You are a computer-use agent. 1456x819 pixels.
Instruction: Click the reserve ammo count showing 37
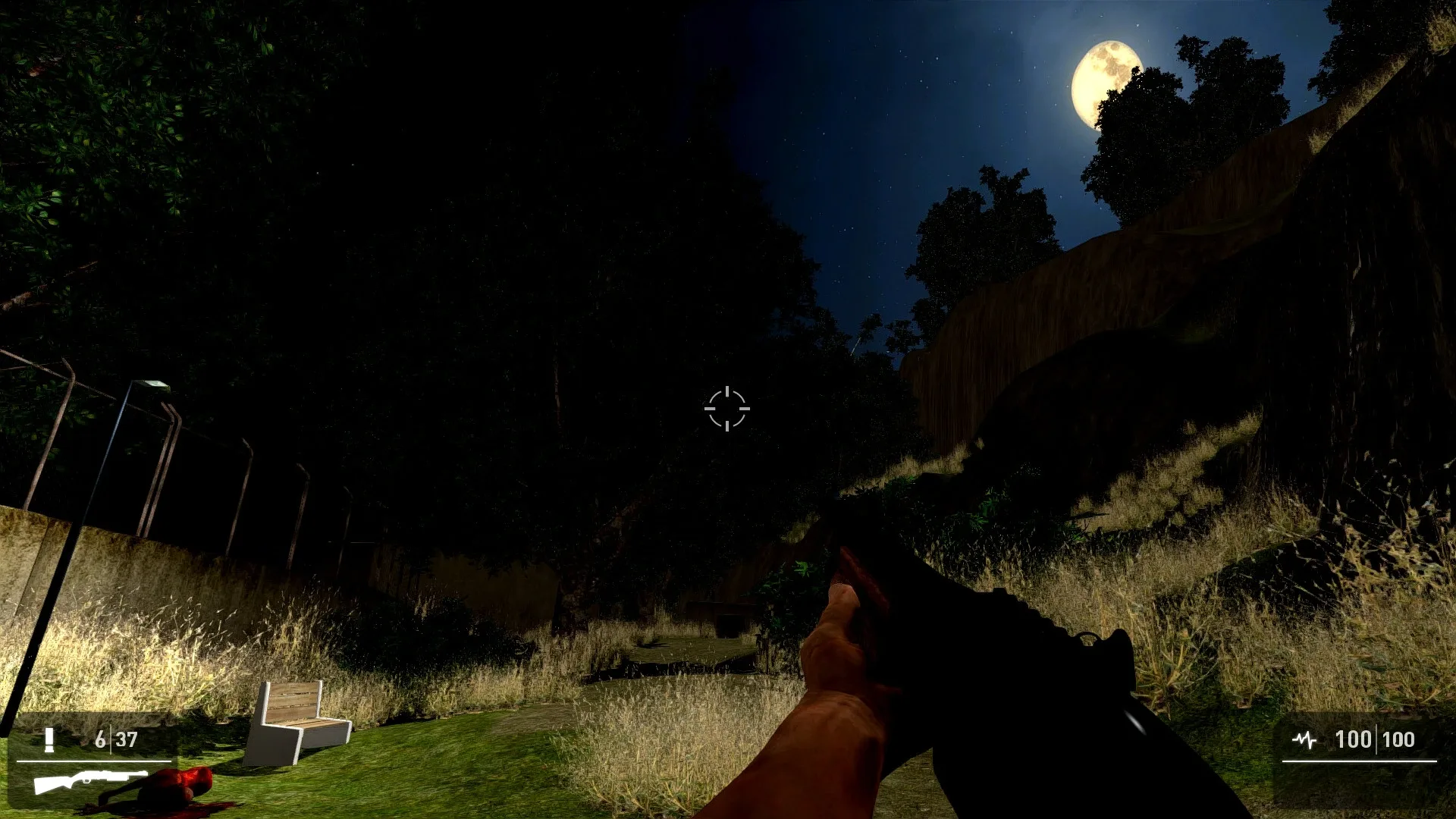click(x=127, y=738)
